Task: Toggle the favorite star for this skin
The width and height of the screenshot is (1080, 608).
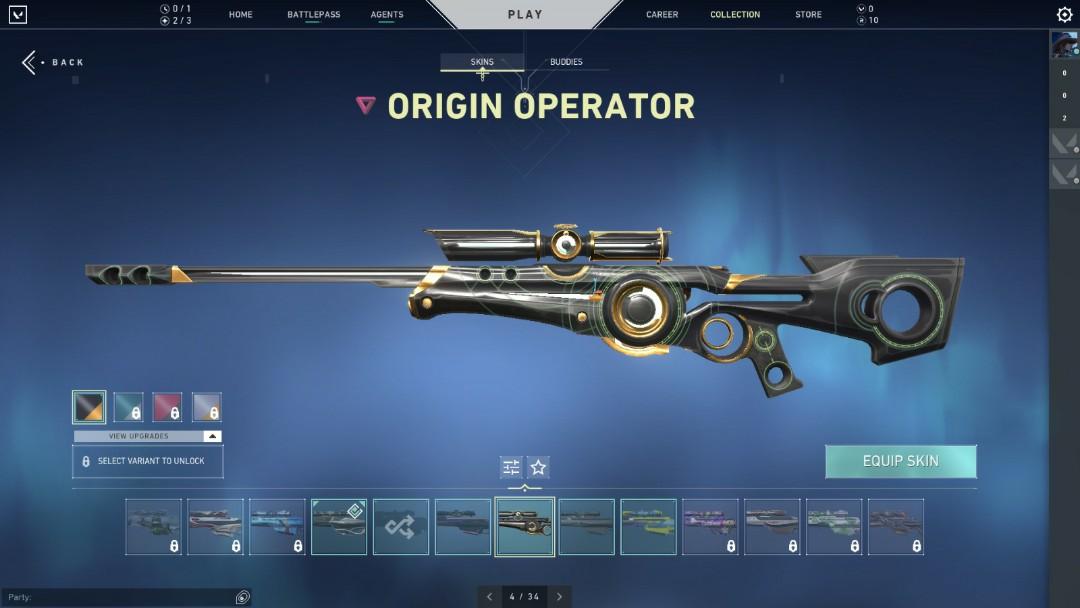Action: tap(538, 467)
